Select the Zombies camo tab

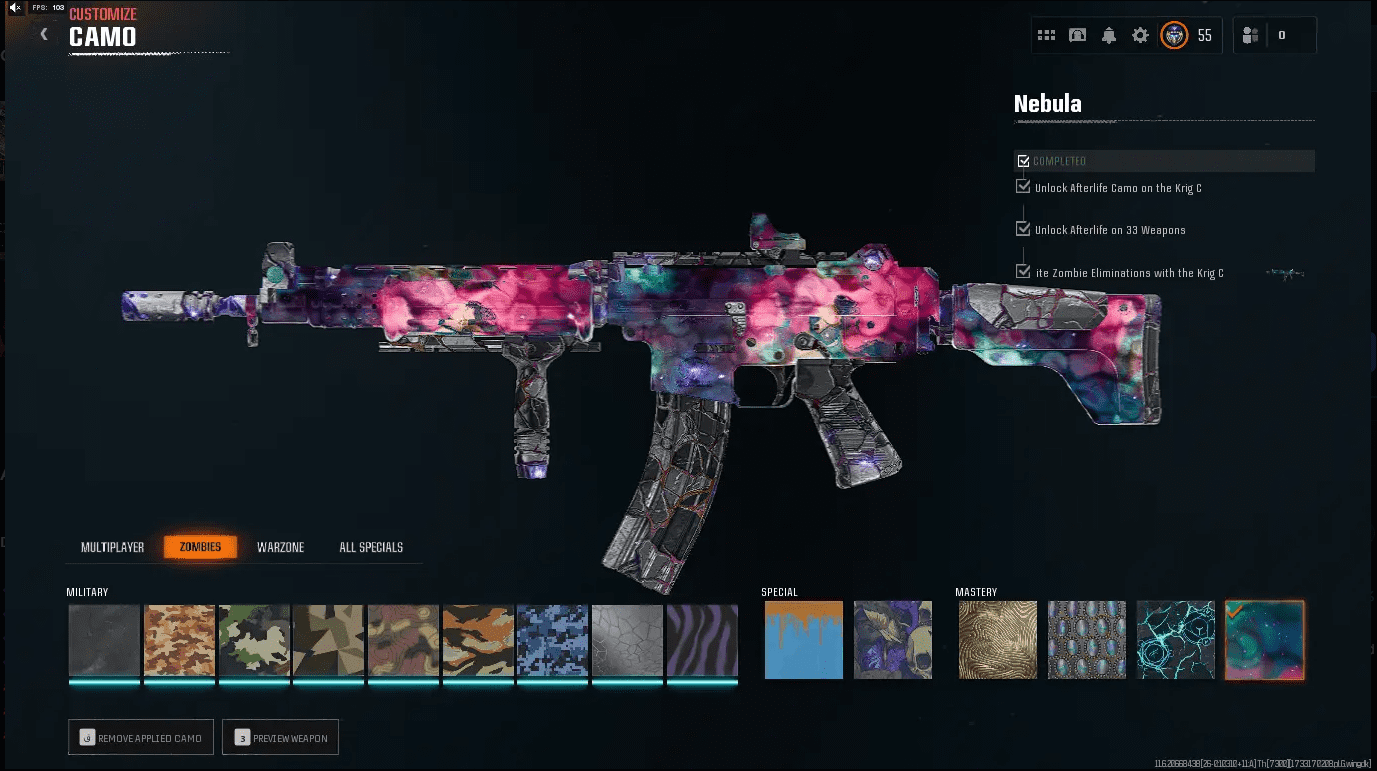click(200, 547)
